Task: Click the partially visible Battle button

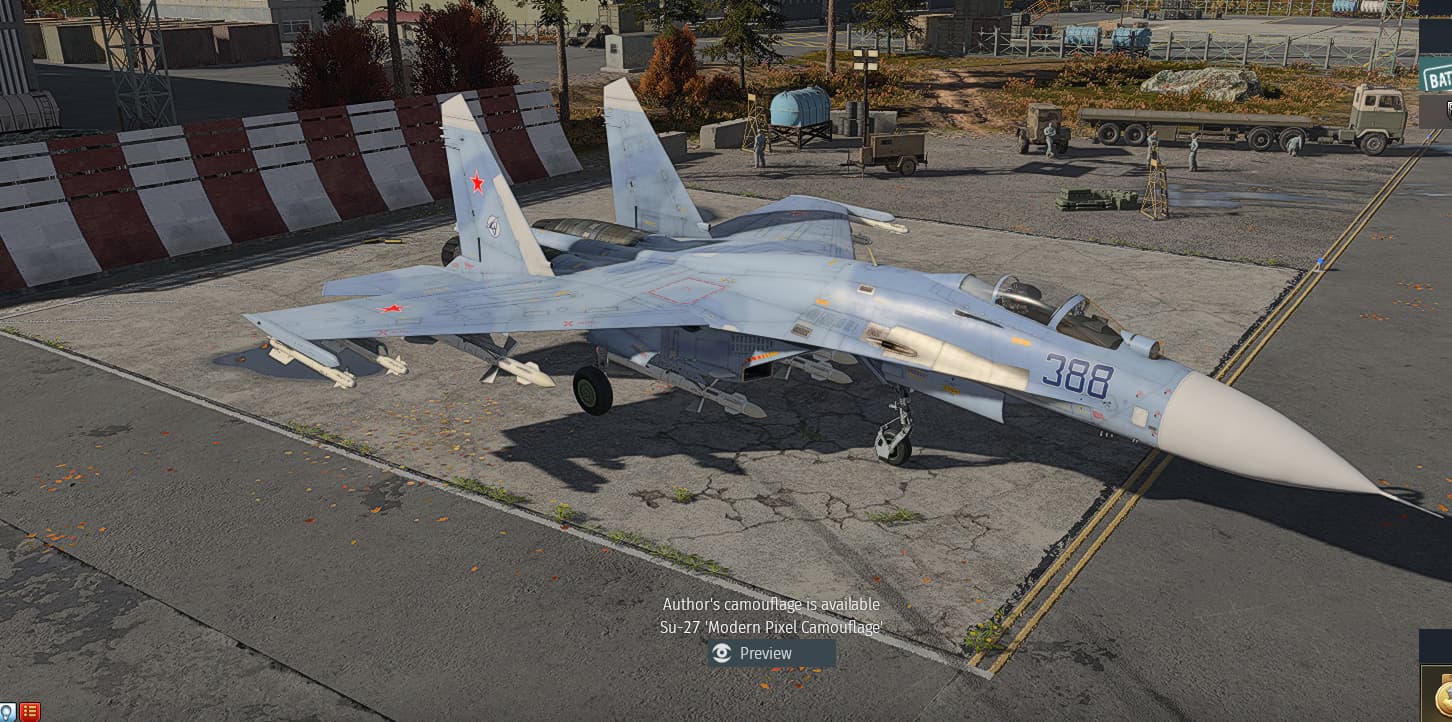Action: point(1437,76)
